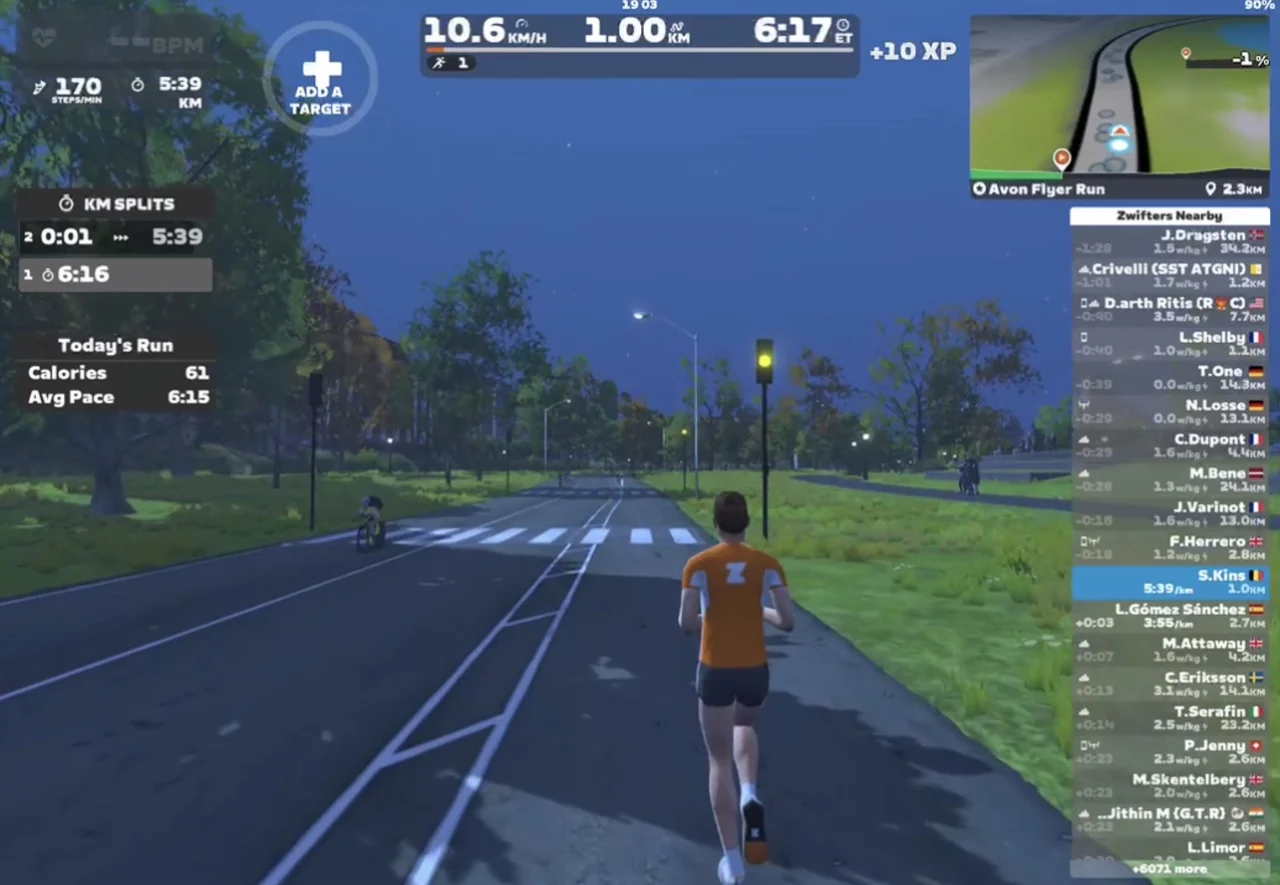
Task: Click the highlighted S.Kins row
Action: click(x=1169, y=582)
